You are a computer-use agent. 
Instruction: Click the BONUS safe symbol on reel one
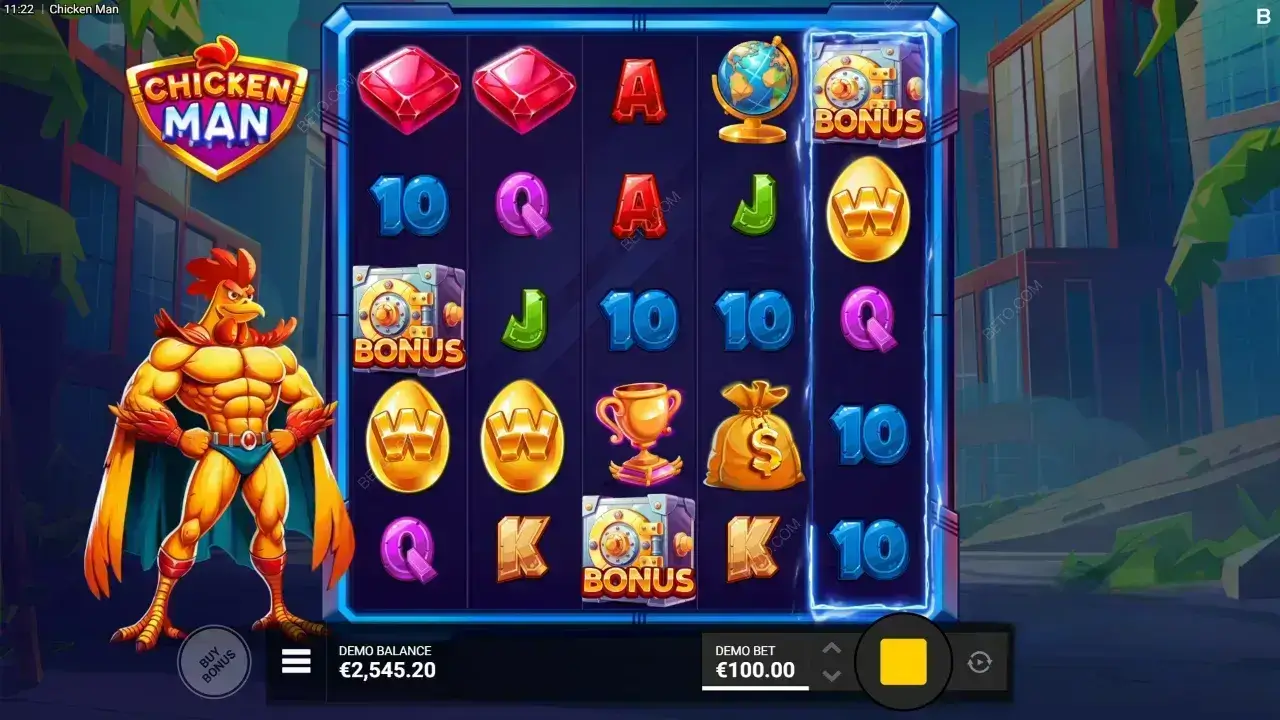pos(408,320)
